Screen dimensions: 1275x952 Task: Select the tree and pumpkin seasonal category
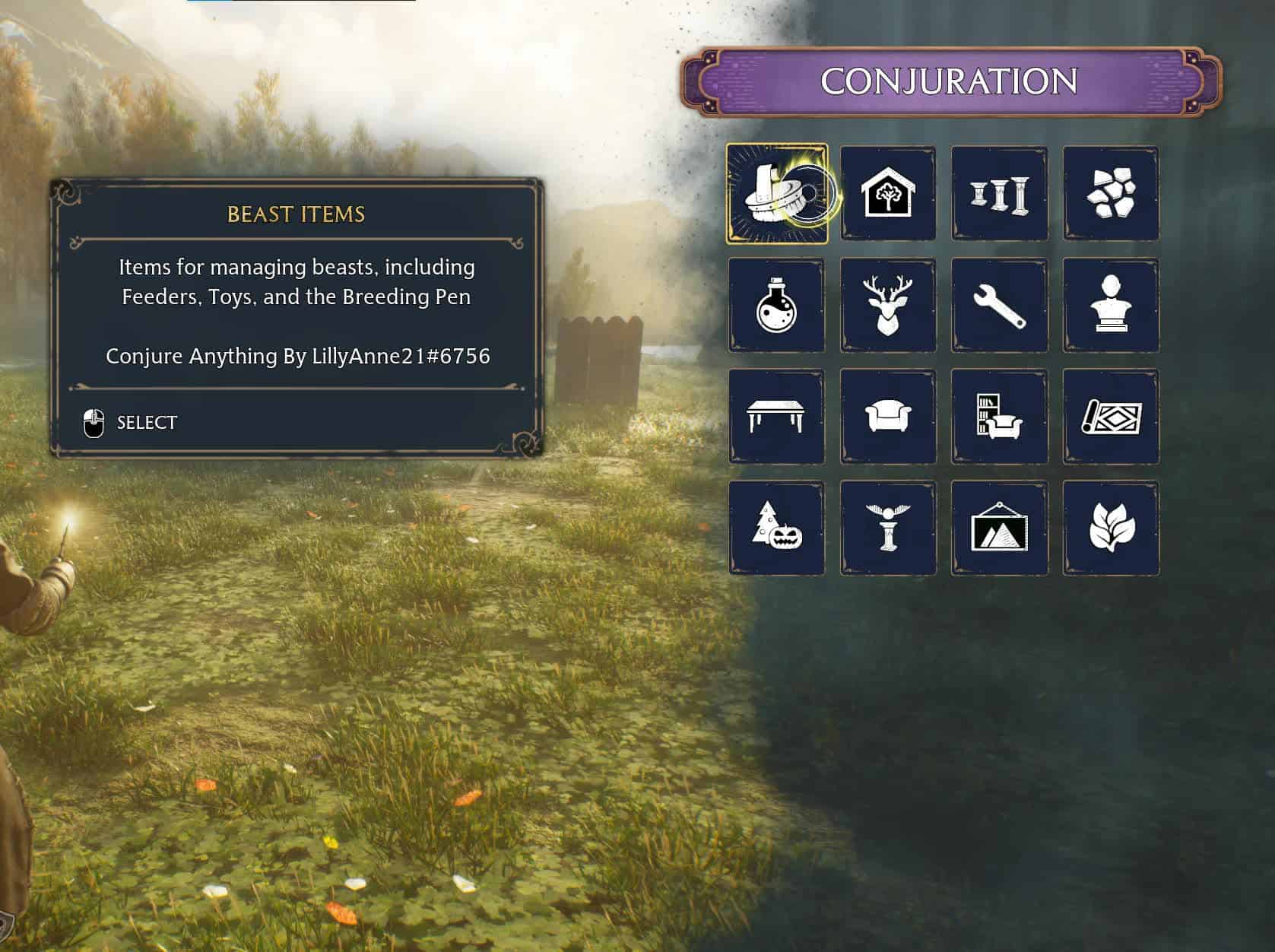[776, 528]
